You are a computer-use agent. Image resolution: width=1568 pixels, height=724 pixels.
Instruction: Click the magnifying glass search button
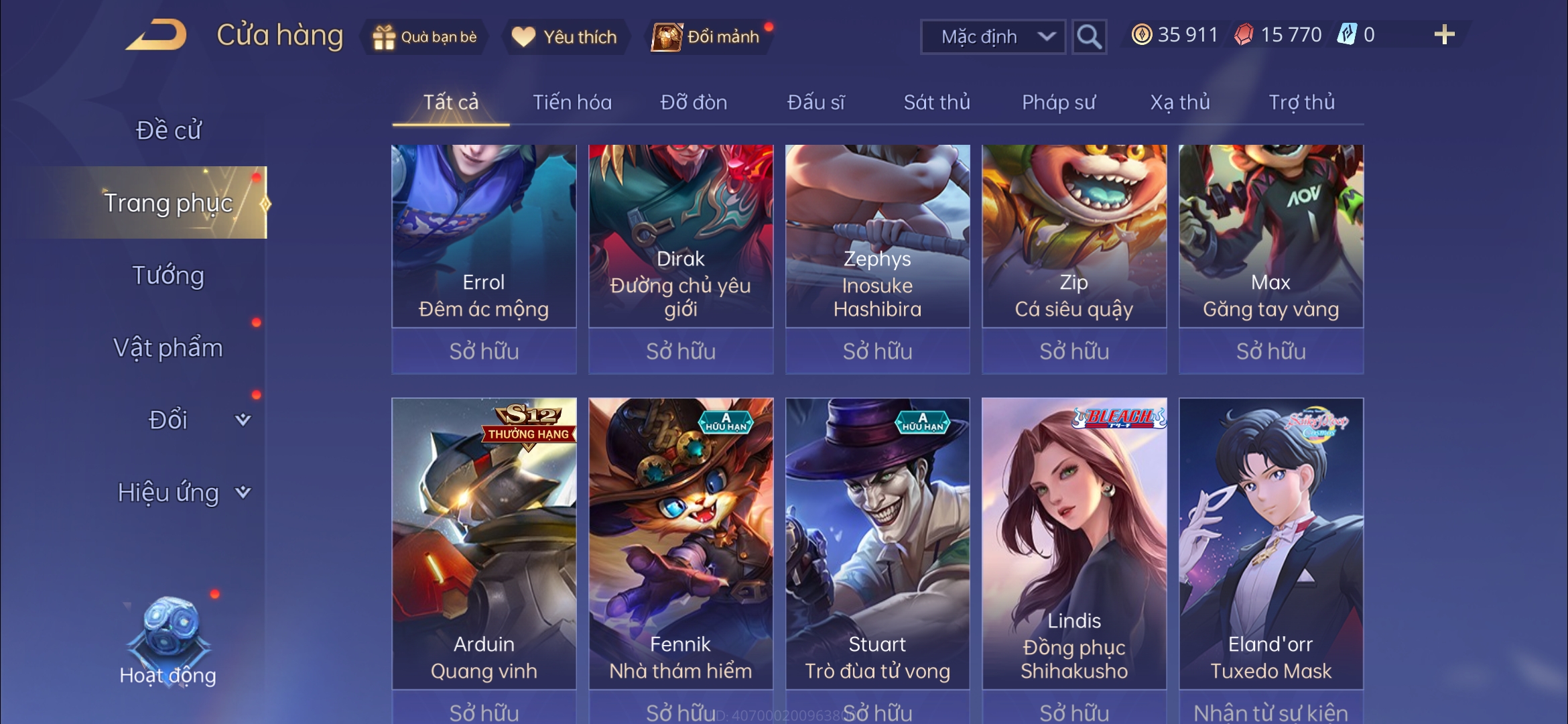(x=1088, y=37)
